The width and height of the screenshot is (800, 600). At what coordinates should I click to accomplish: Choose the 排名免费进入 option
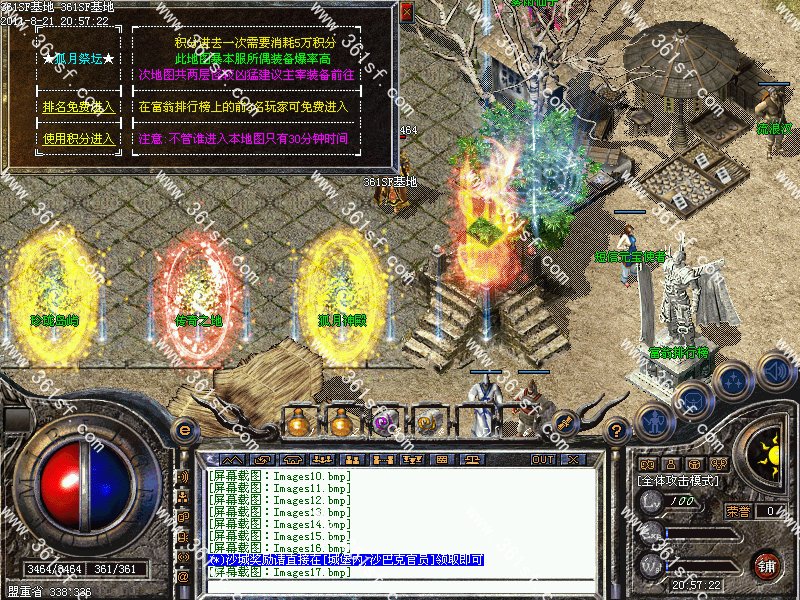(x=78, y=106)
